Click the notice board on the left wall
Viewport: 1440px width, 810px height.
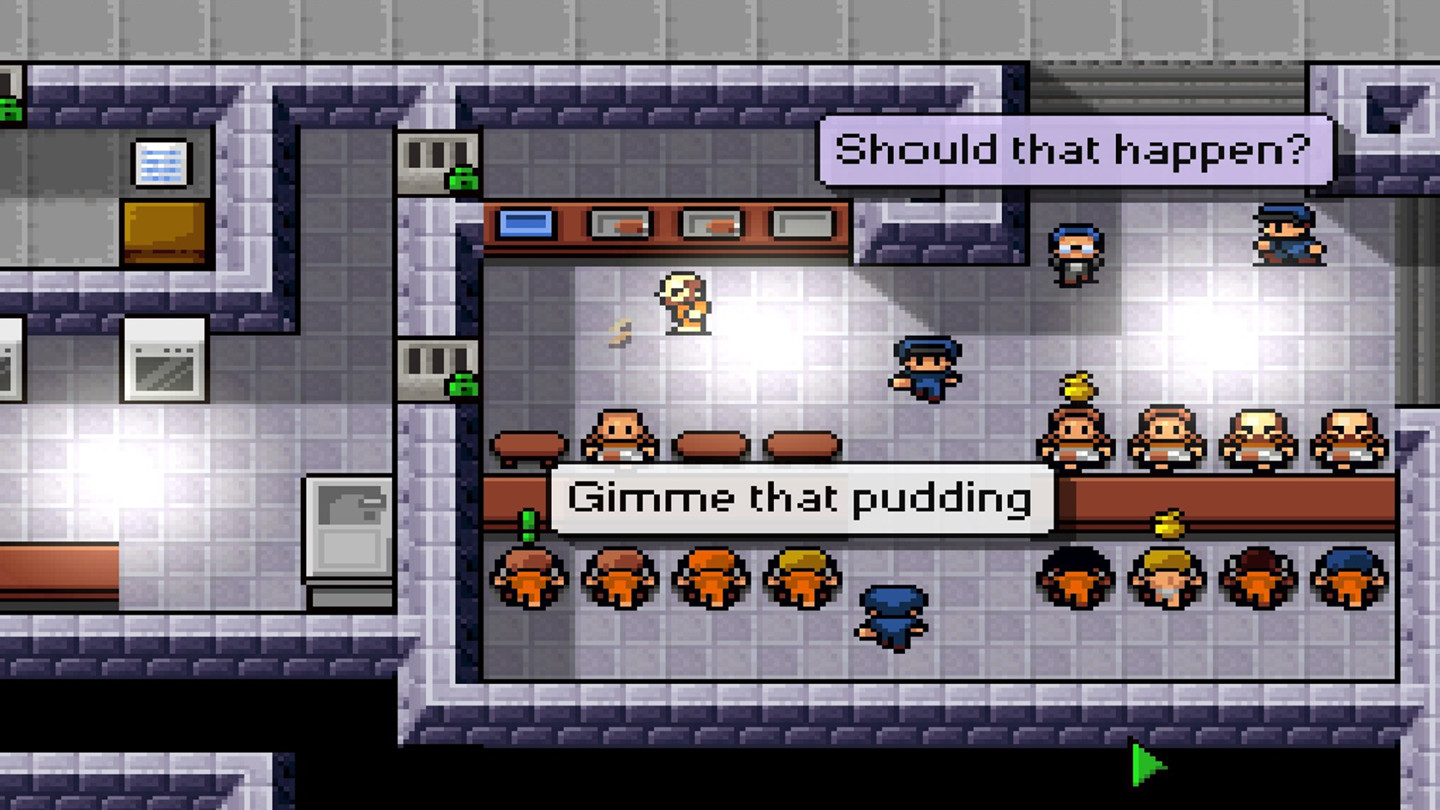tap(160, 165)
